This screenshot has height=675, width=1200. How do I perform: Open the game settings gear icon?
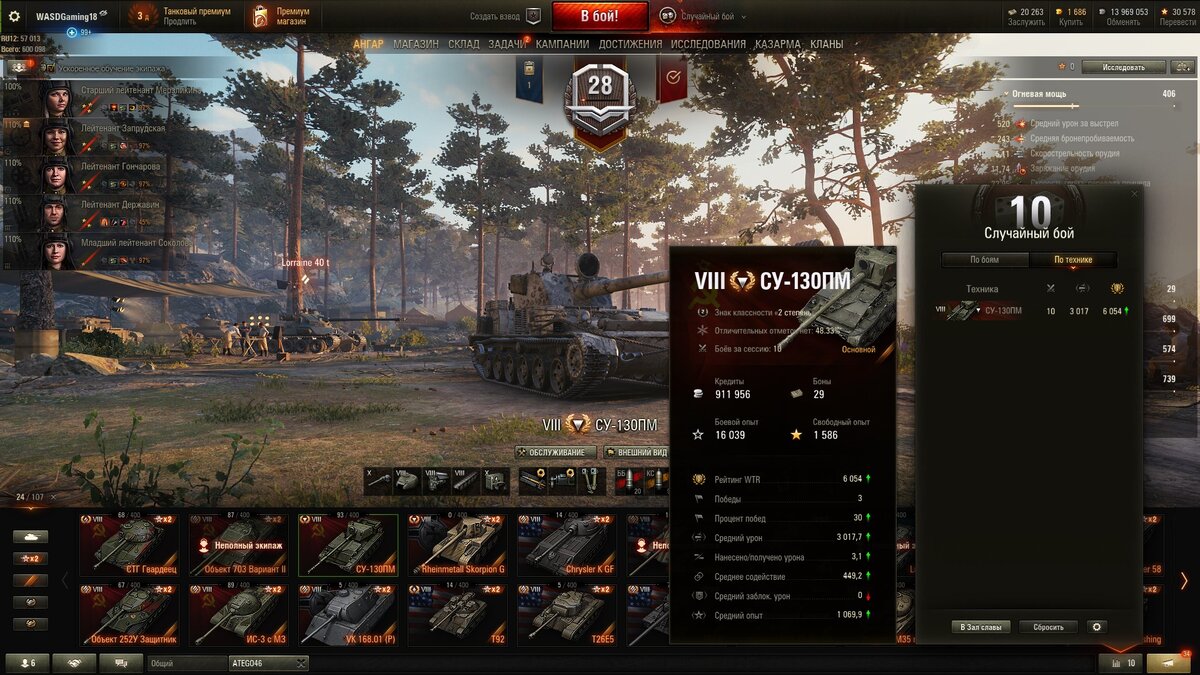(14, 16)
